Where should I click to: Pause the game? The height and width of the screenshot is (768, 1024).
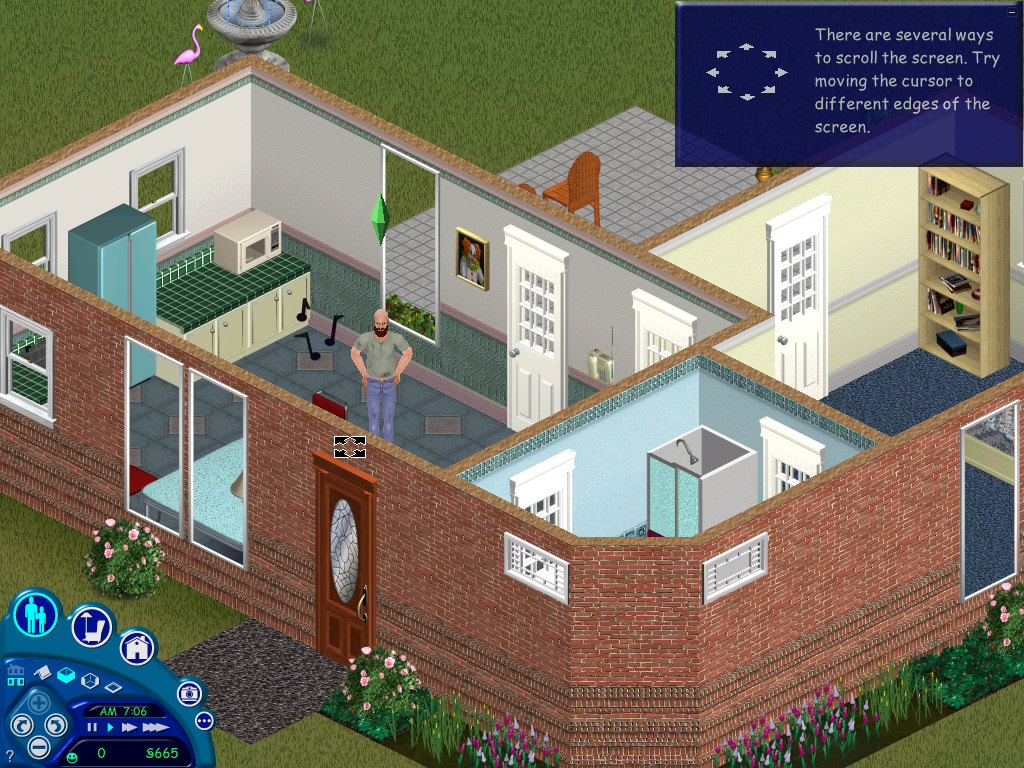pyautogui.click(x=92, y=728)
